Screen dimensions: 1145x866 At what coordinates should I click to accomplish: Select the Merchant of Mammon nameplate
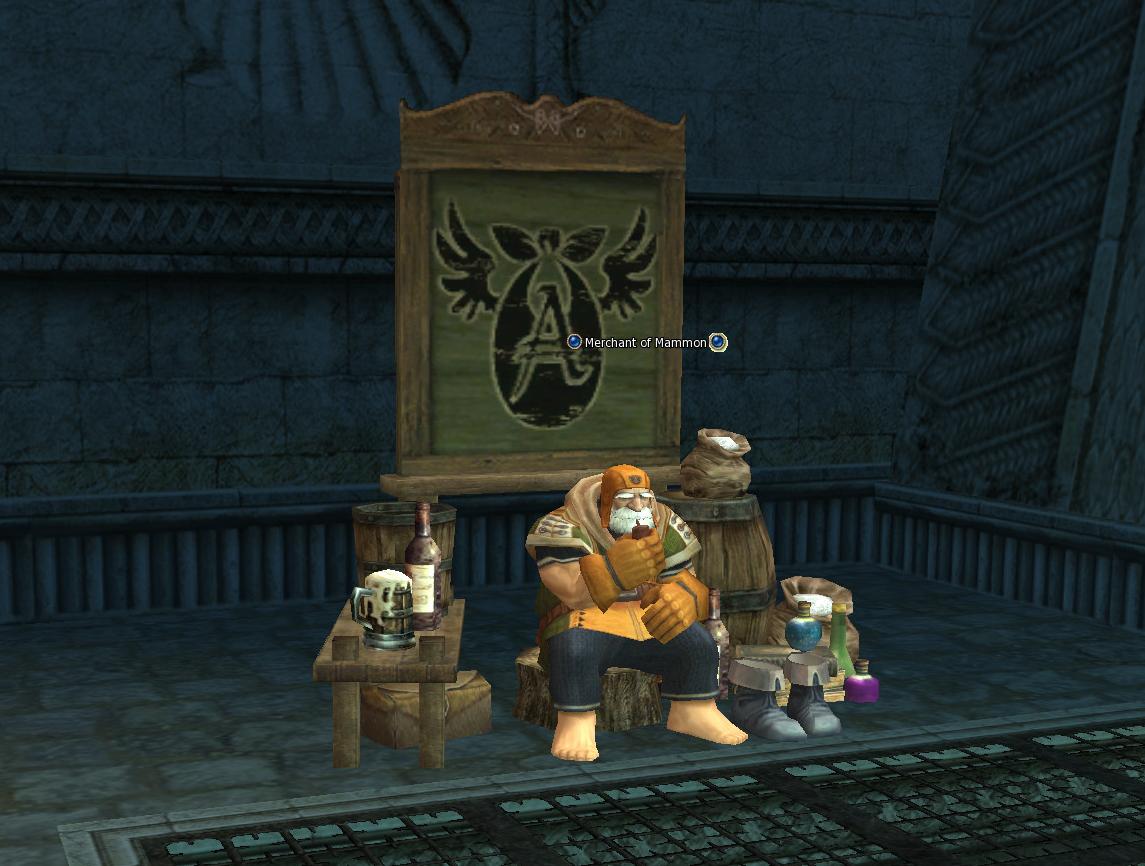coord(646,342)
